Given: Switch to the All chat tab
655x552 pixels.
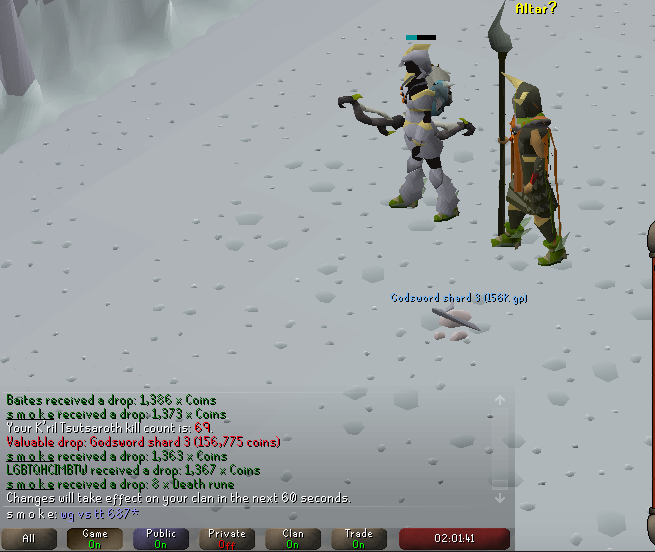Looking at the screenshot, I should (x=28, y=538).
